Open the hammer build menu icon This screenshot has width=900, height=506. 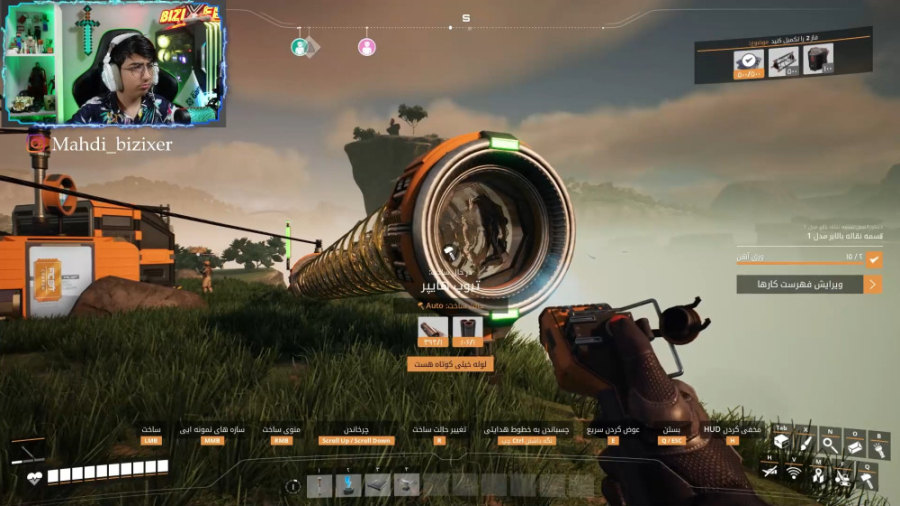pos(867,480)
